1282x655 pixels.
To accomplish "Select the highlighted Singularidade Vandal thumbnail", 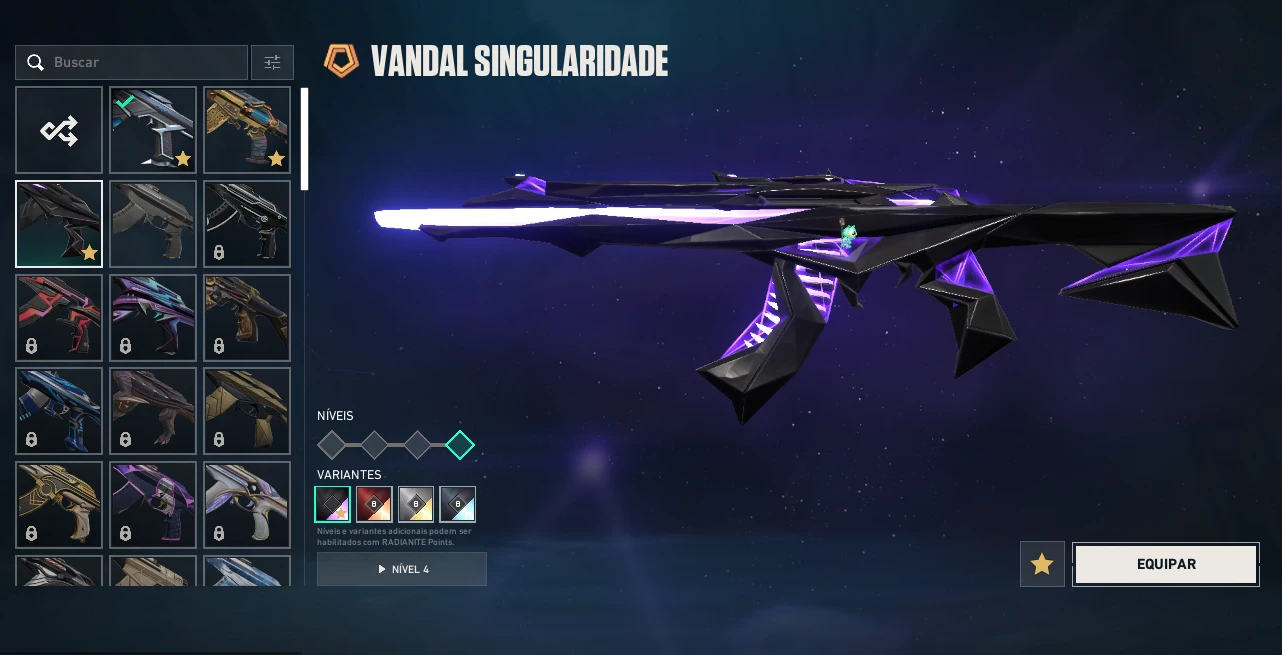I will point(59,224).
